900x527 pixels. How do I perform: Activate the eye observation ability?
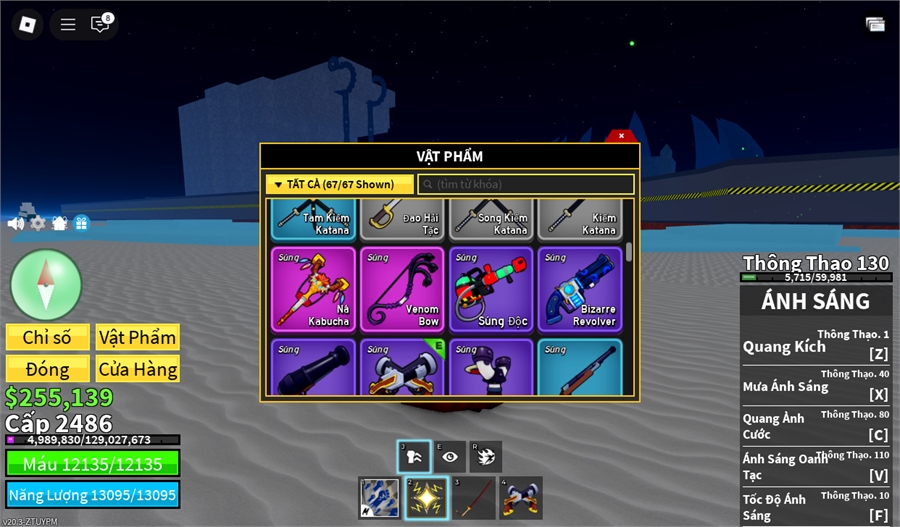(450, 456)
